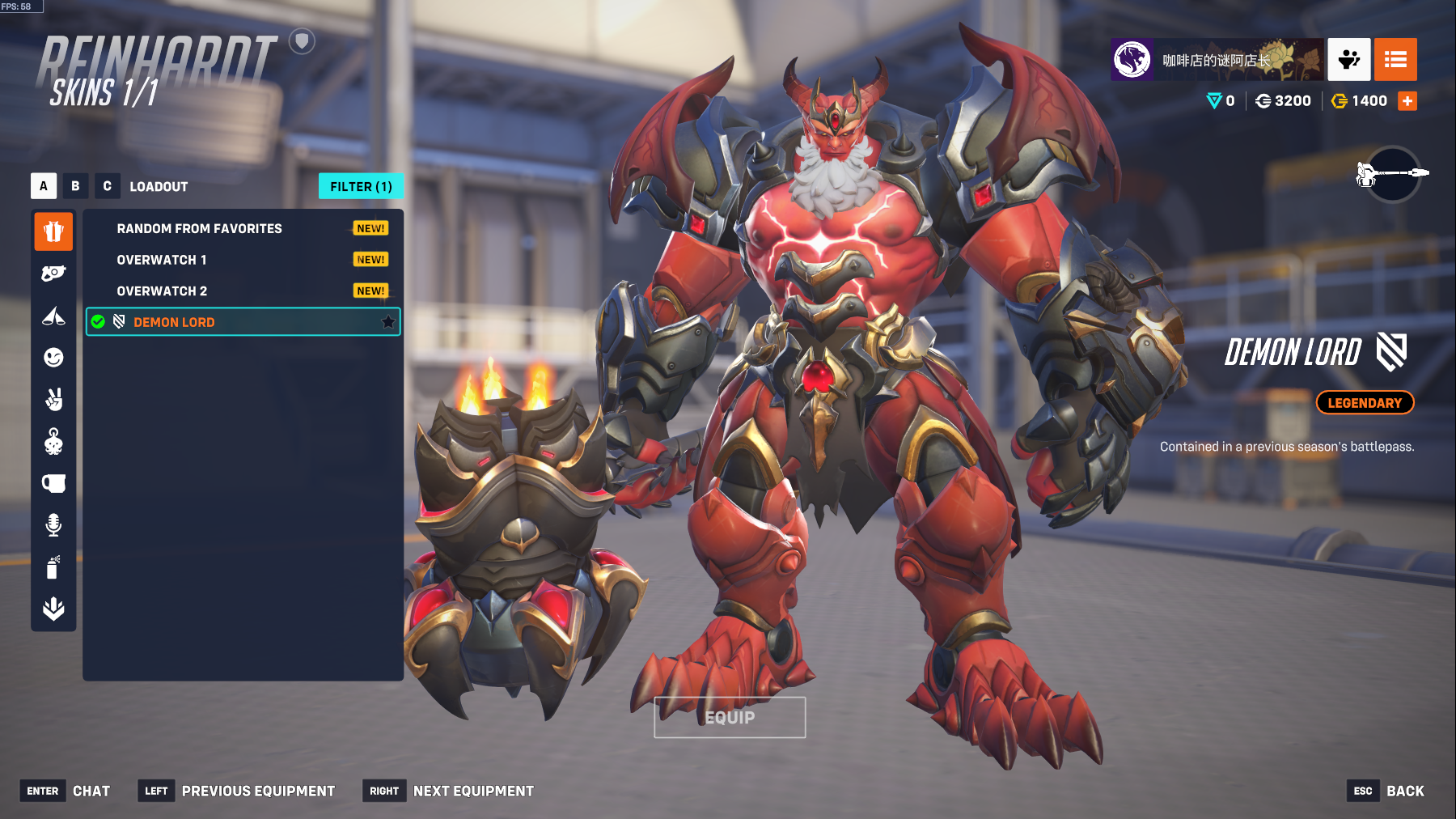The image size is (1456, 819).
Task: Click the Equip button
Action: 730,718
